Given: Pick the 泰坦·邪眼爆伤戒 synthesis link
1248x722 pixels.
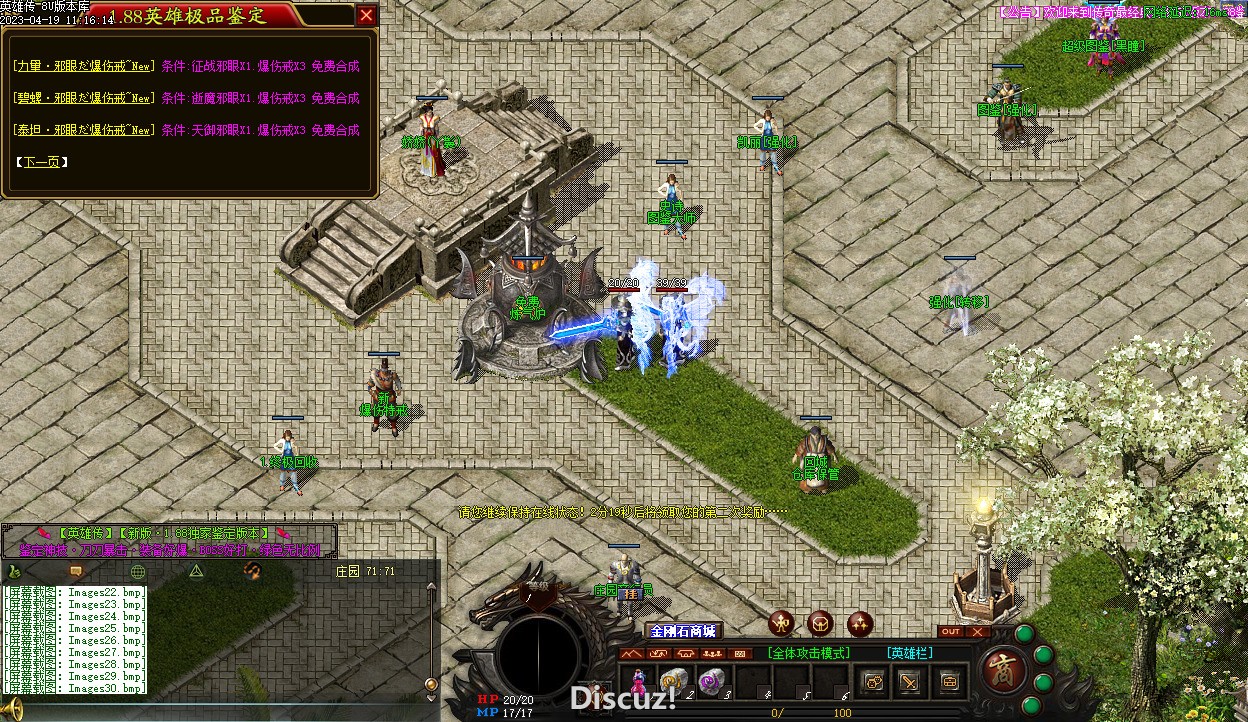Looking at the screenshot, I should (x=83, y=131).
